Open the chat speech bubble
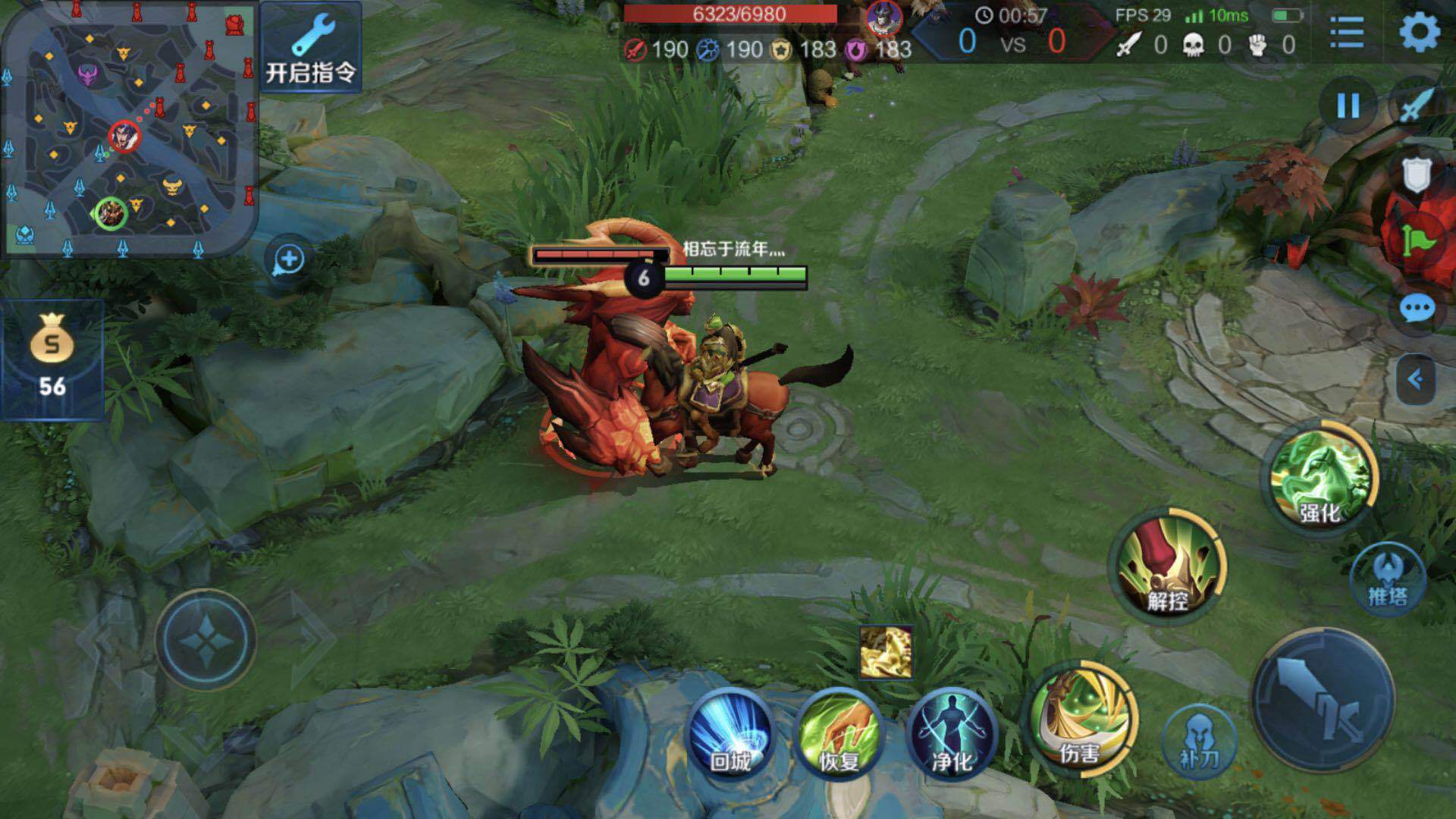 1416,309
